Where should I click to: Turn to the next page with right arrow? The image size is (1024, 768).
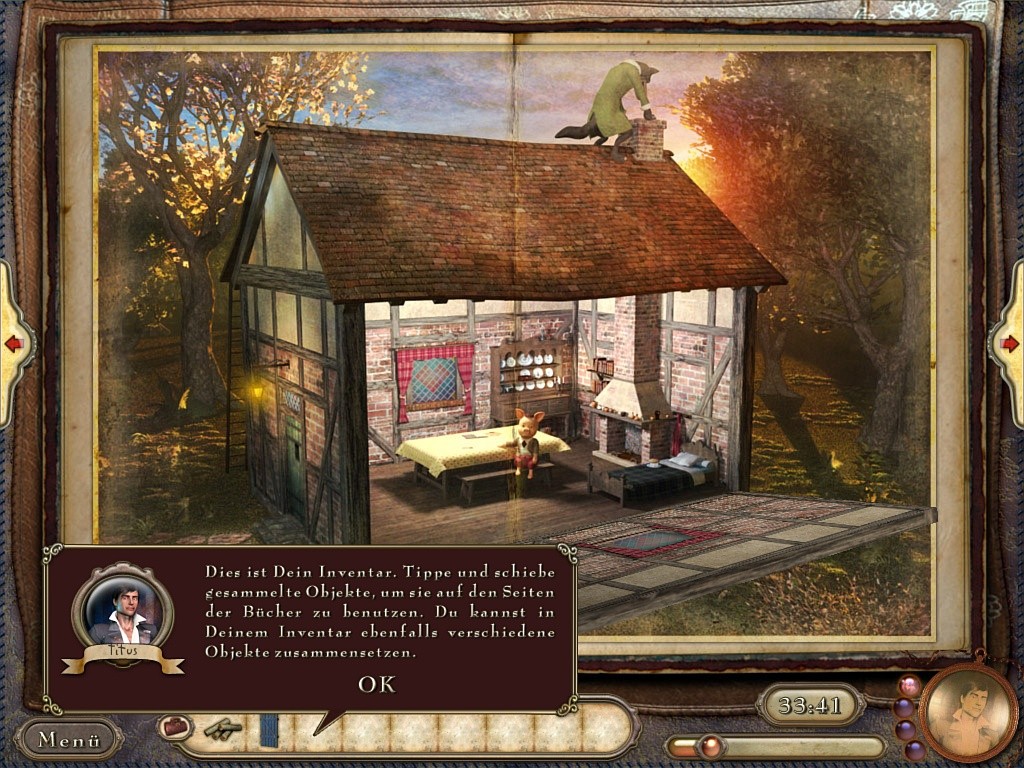(1009, 344)
